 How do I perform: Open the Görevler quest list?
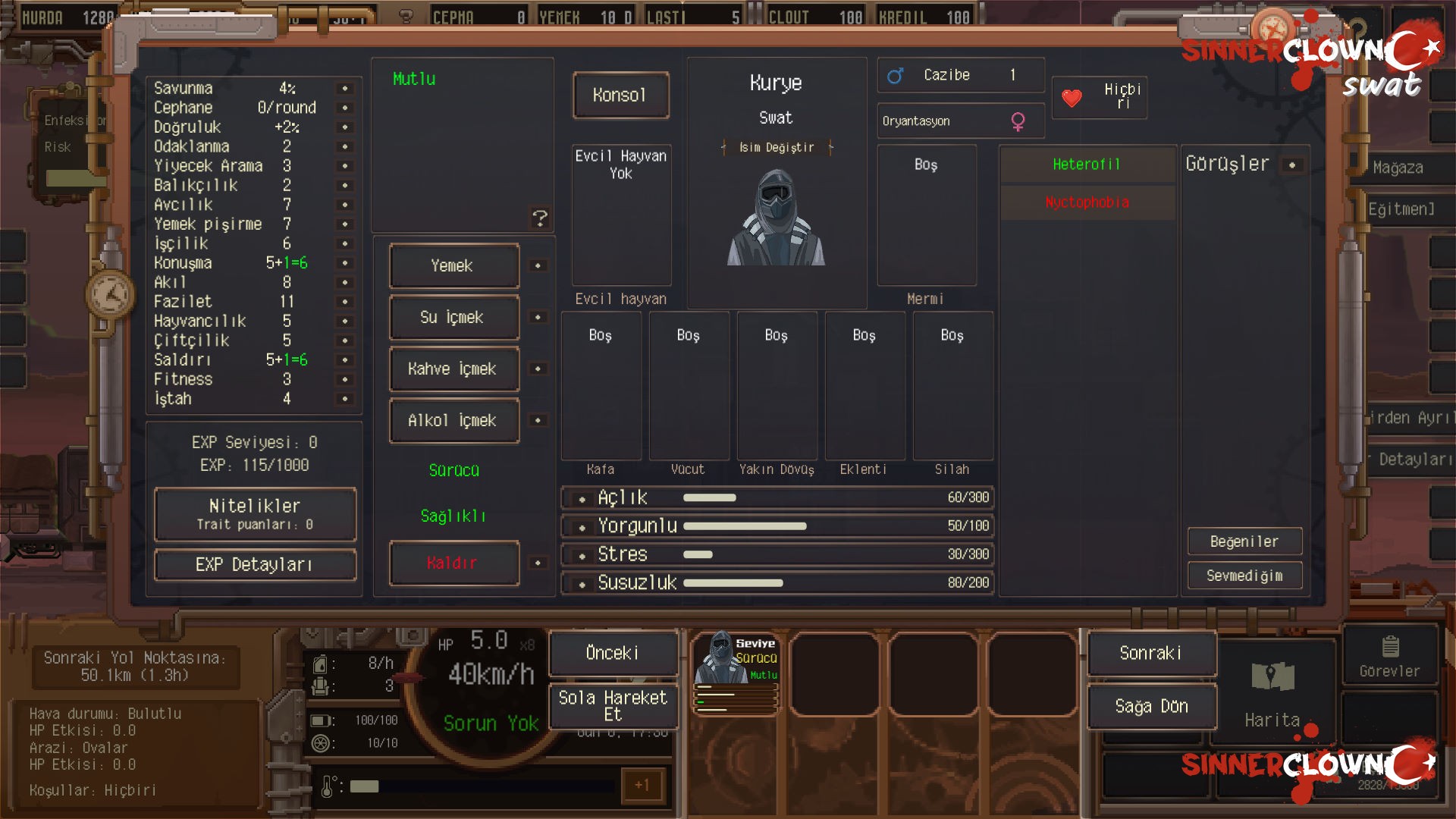point(1389,656)
